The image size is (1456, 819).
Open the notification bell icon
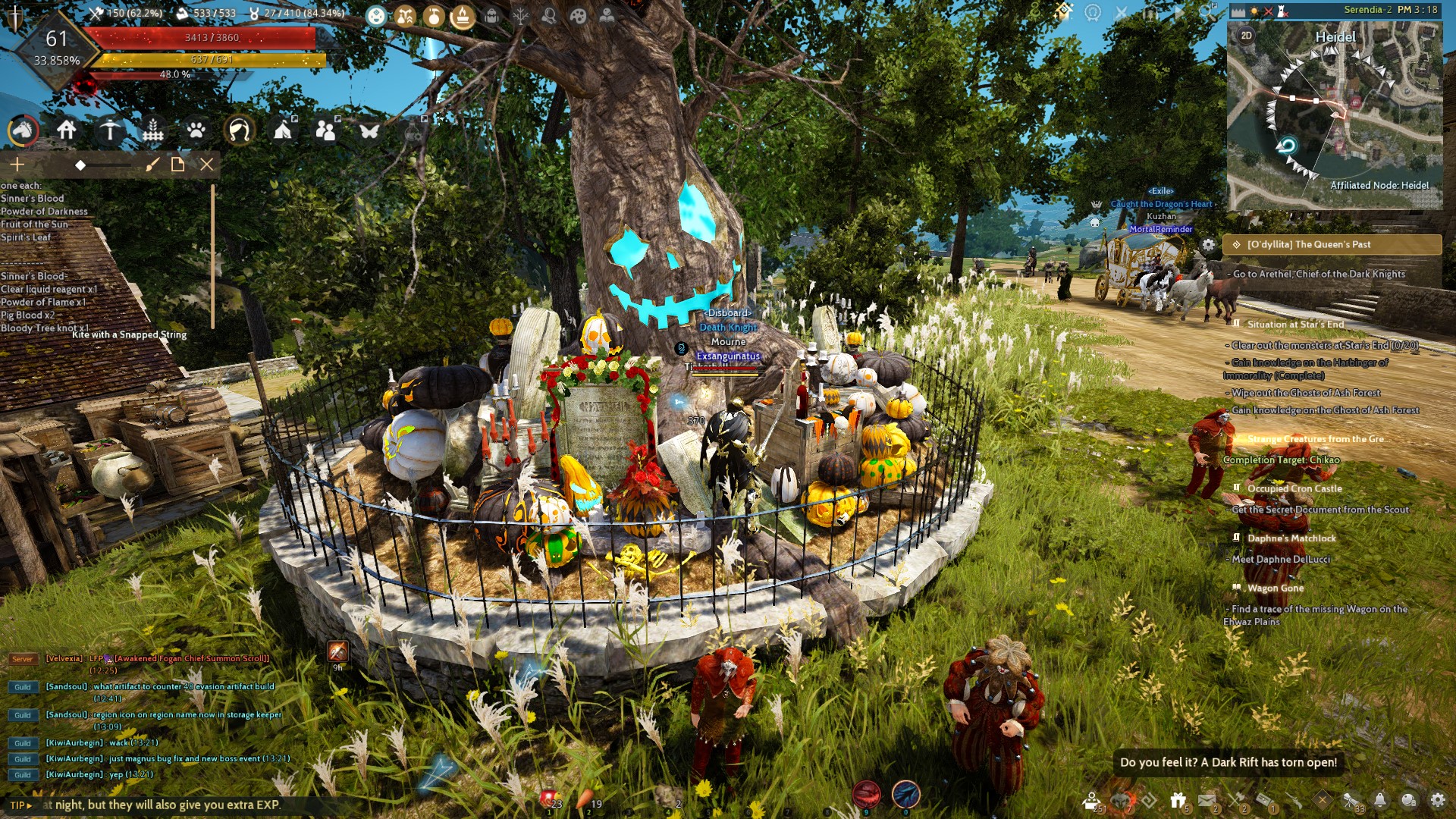point(1380,800)
